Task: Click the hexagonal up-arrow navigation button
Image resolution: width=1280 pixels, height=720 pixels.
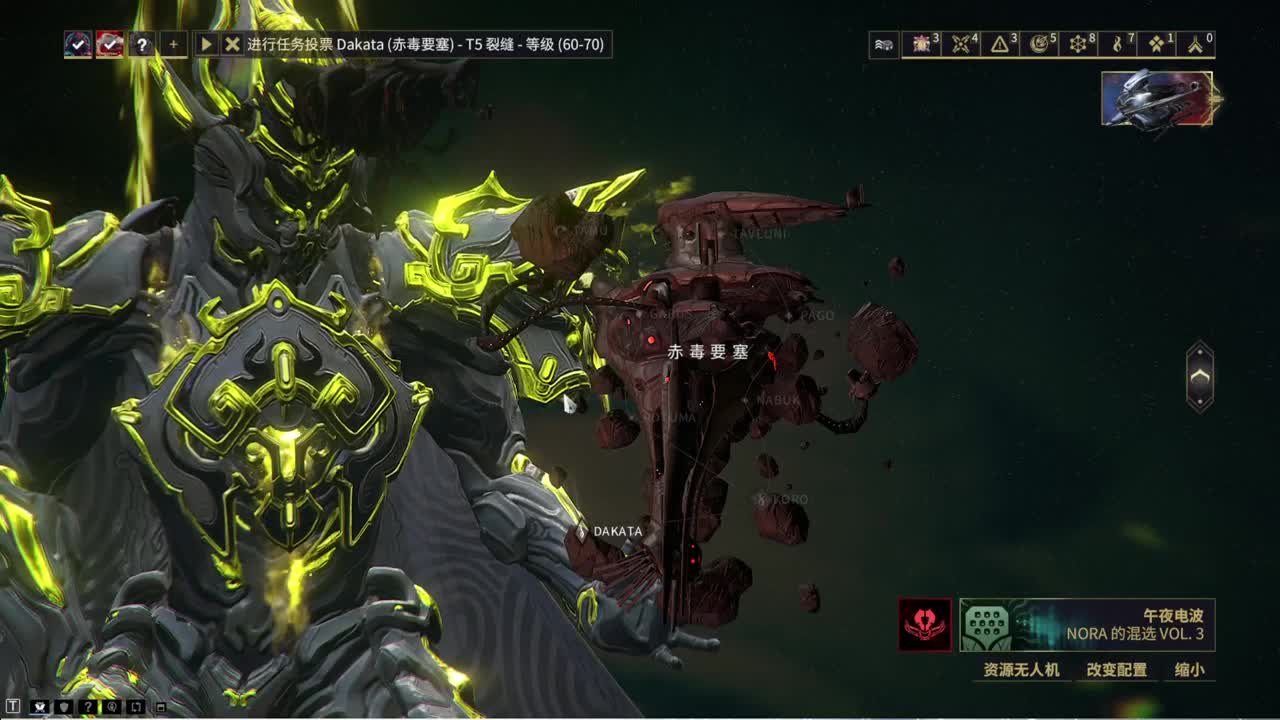Action: 1200,376
